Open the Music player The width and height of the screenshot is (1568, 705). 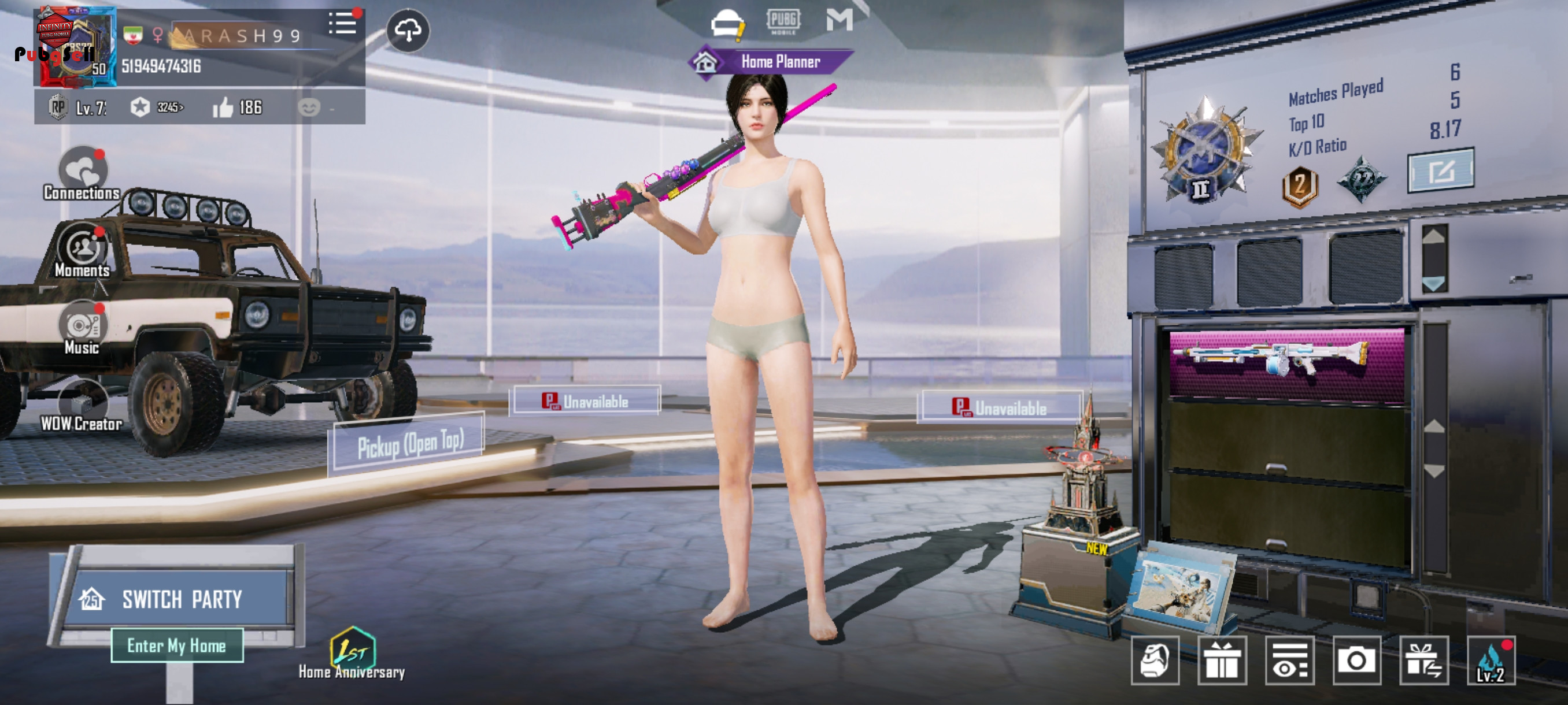(82, 328)
